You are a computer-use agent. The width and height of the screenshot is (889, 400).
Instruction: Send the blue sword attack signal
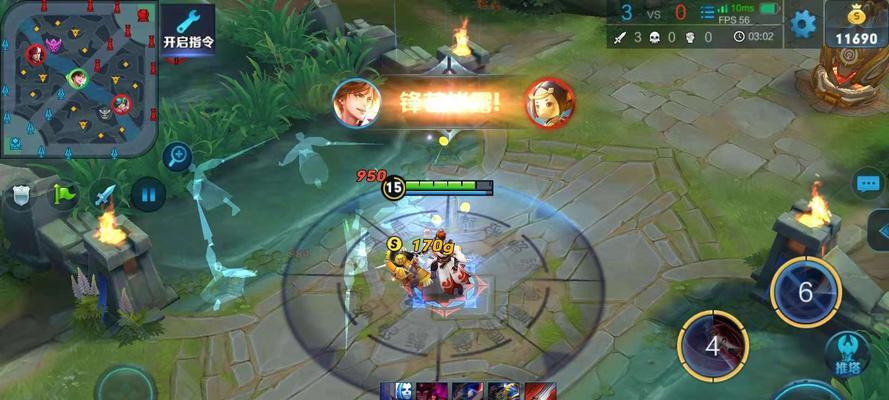coord(106,194)
